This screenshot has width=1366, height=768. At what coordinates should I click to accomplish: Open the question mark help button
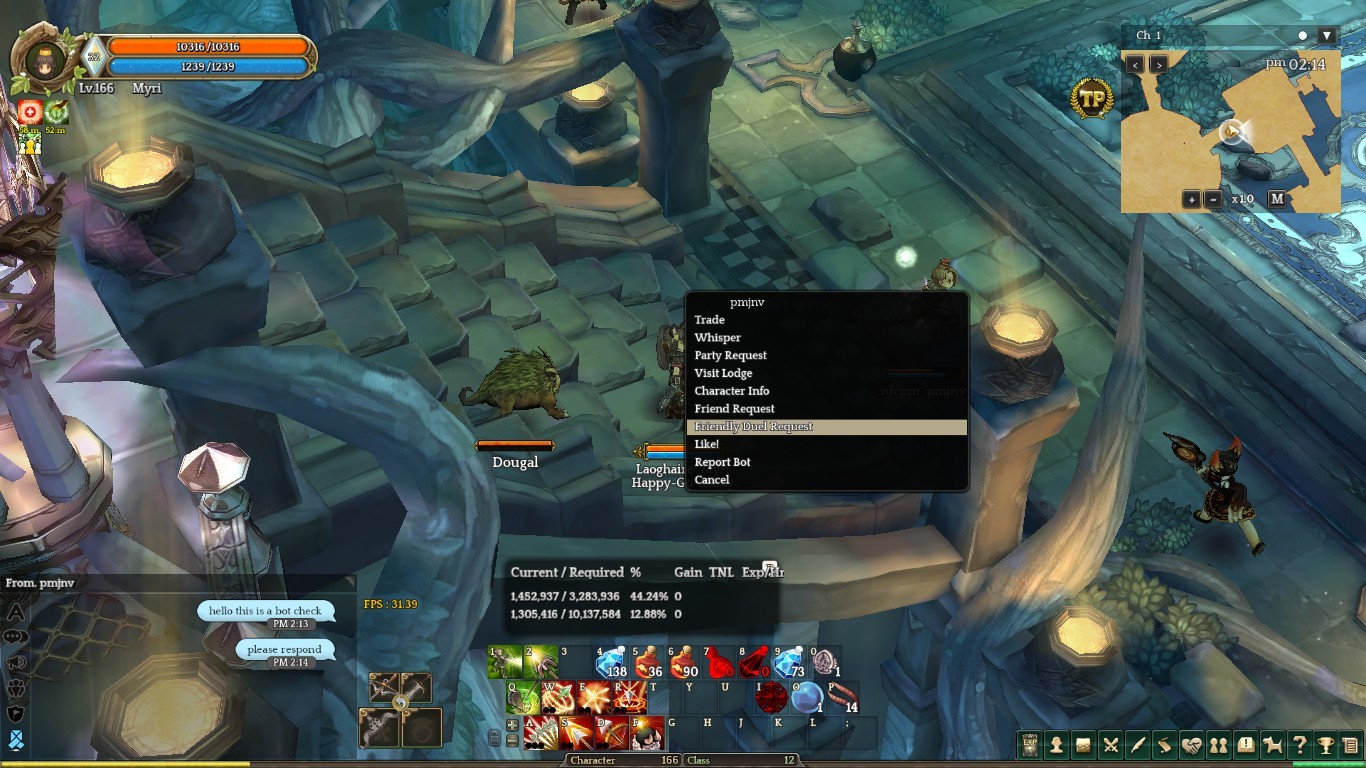click(1299, 745)
